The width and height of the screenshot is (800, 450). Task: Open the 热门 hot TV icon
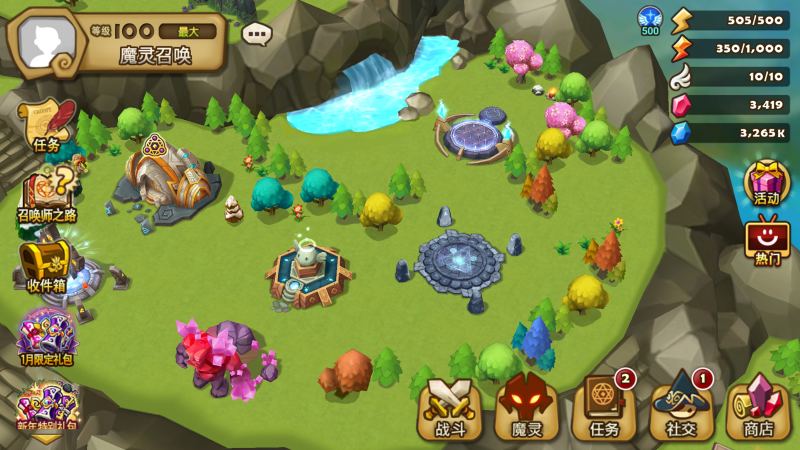[767, 240]
